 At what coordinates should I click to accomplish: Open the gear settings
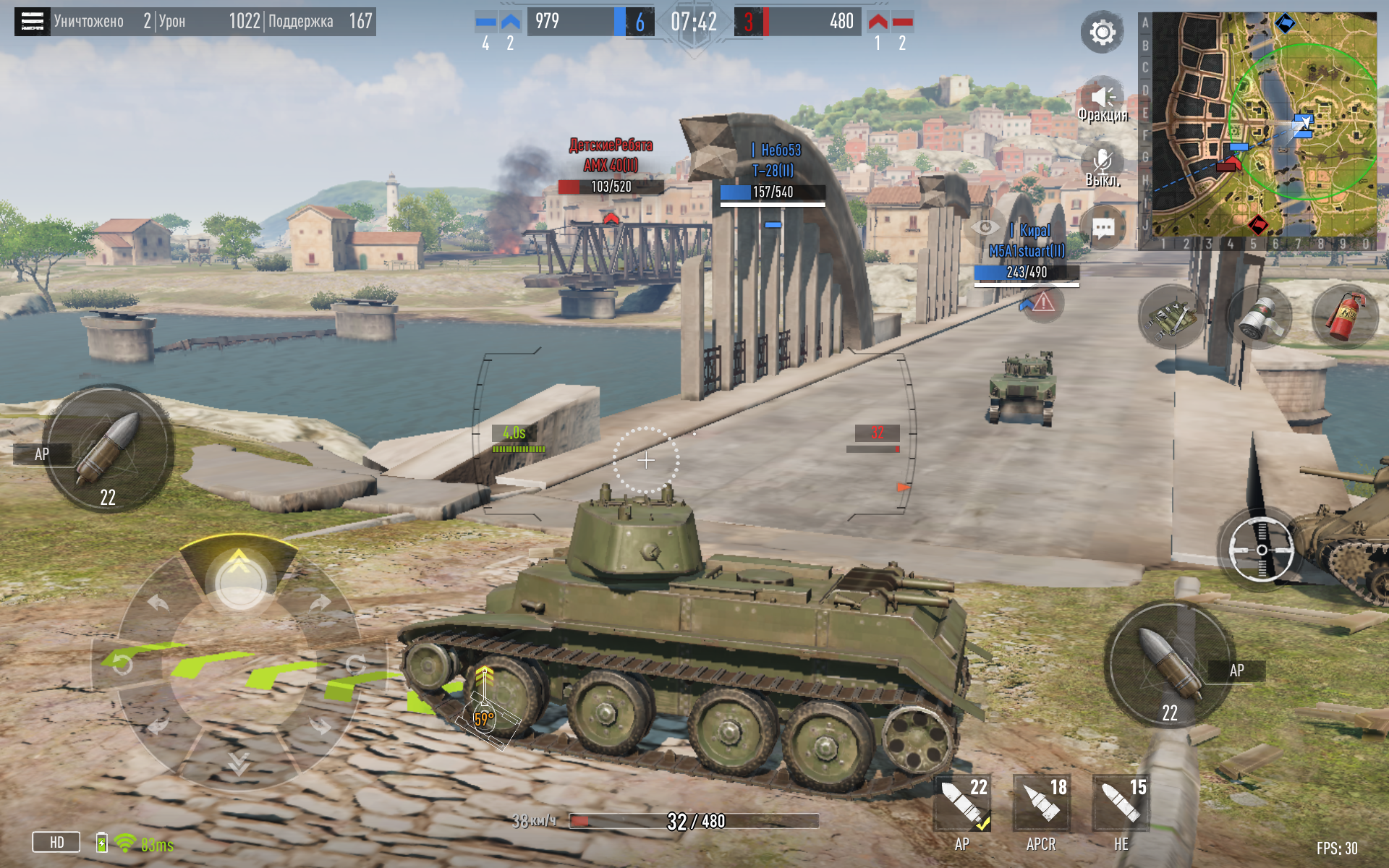click(x=1102, y=33)
